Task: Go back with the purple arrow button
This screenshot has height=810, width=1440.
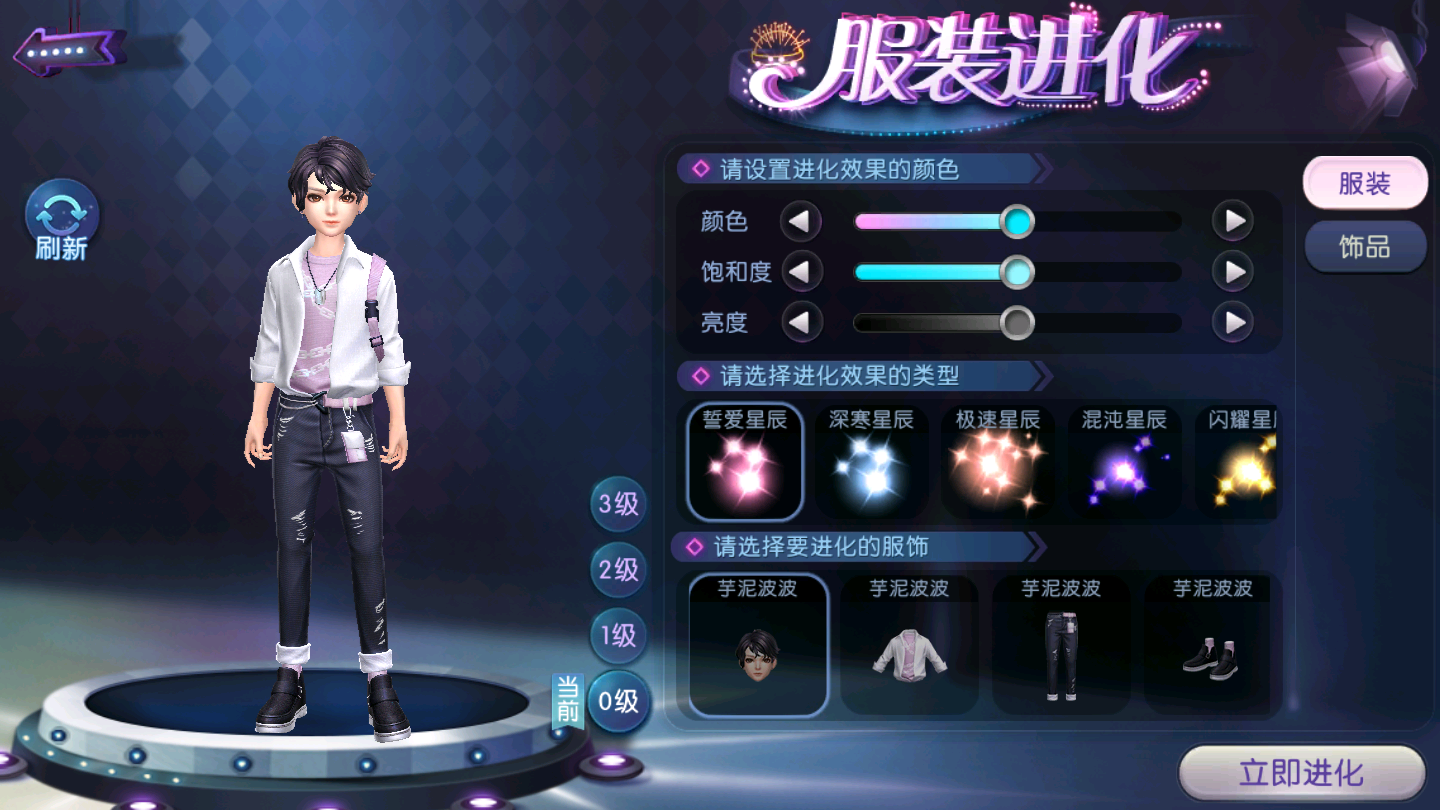Action: coord(68,50)
